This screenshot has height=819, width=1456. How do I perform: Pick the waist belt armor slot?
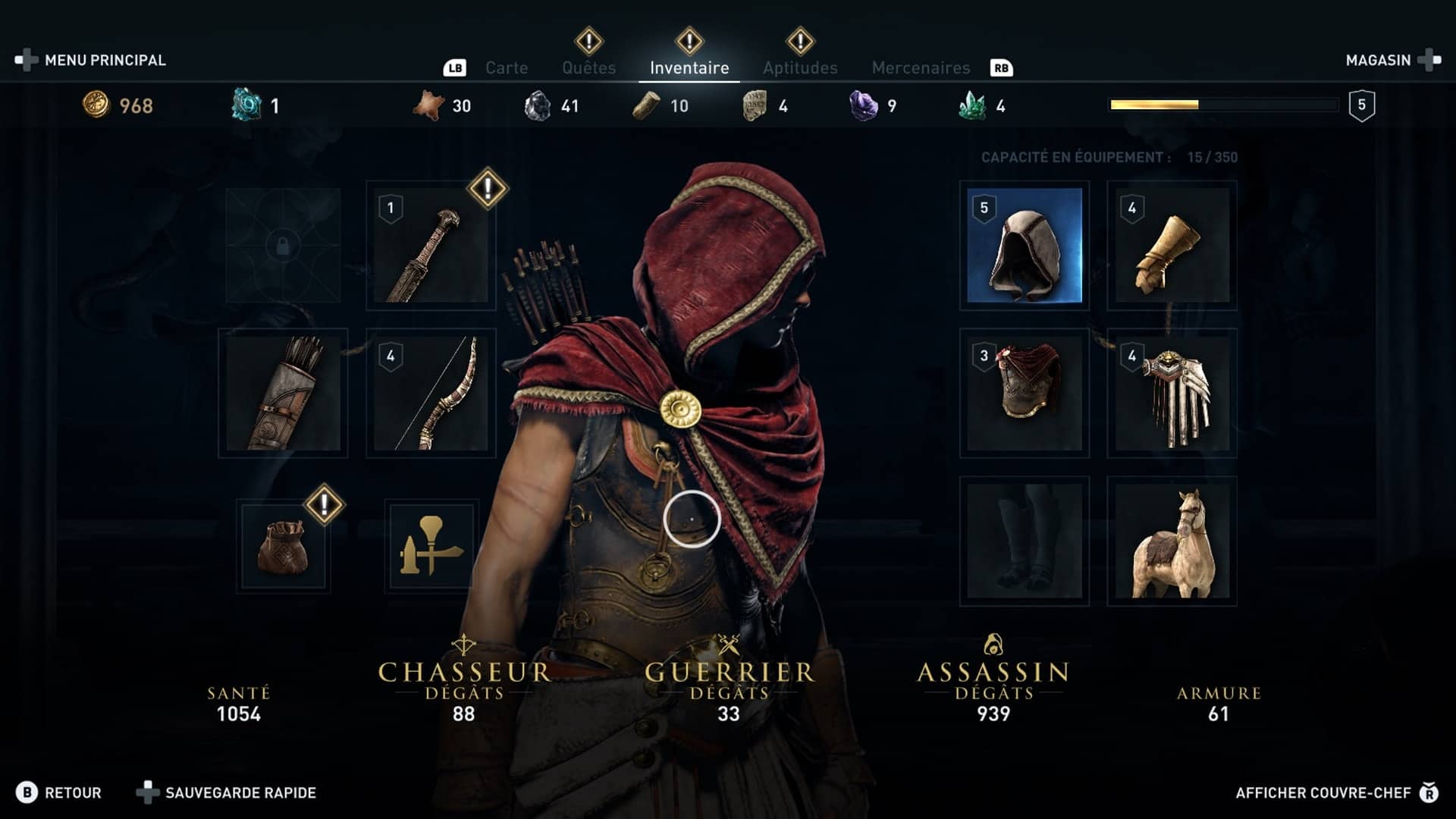click(1172, 393)
